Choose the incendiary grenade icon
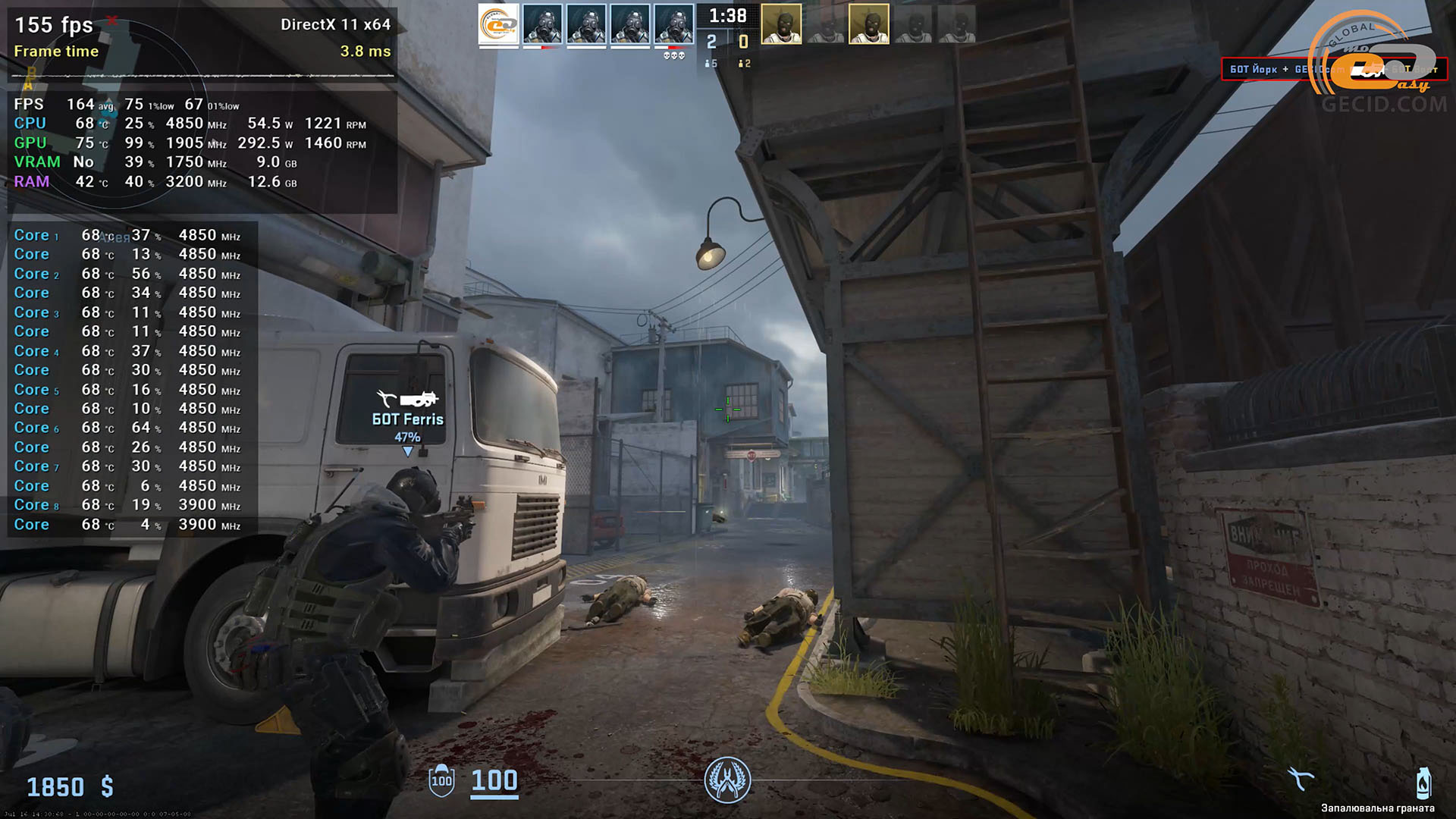 [x=1423, y=783]
